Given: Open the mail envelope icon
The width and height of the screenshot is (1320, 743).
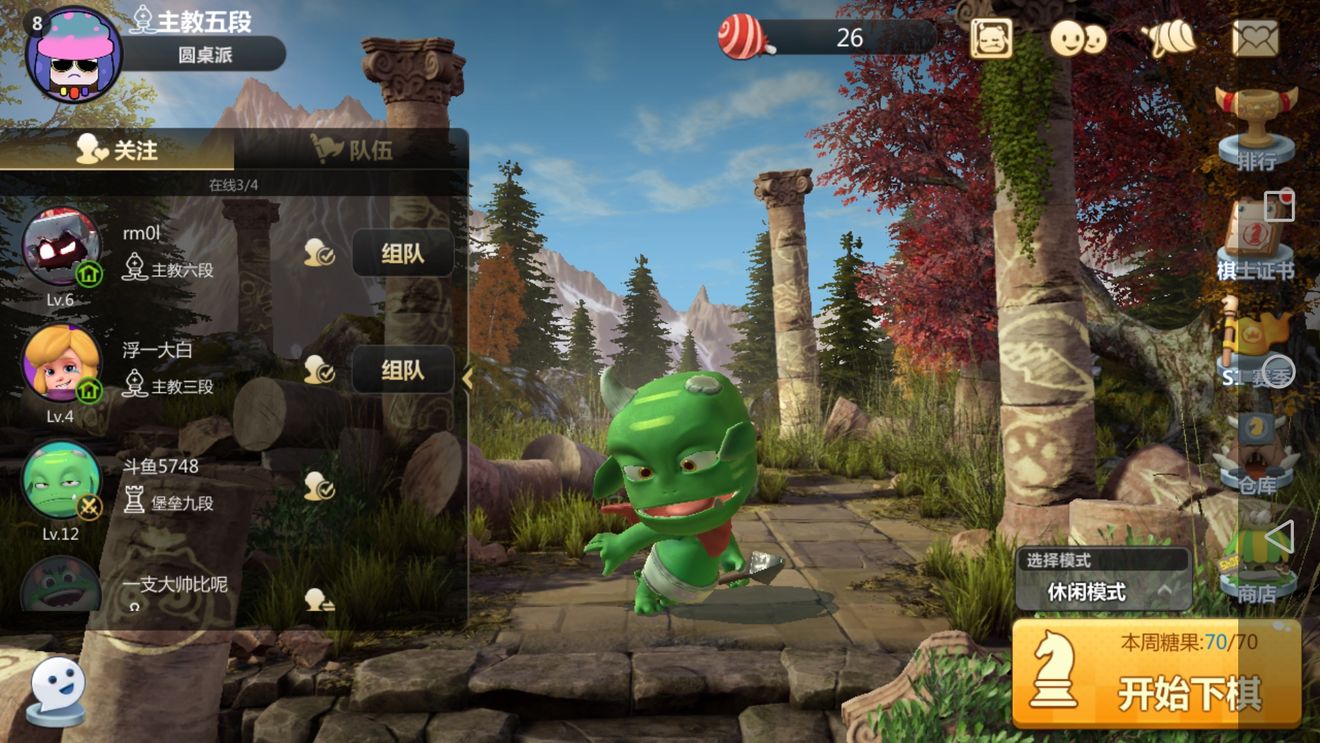Looking at the screenshot, I should [x=1256, y=39].
